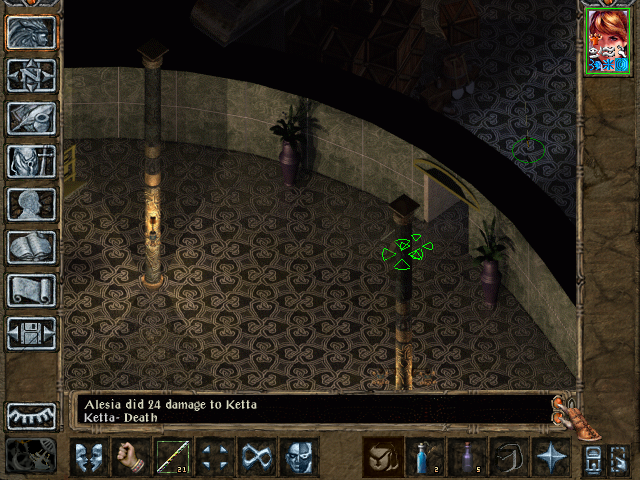
Task: Click the closed-eye rest button
Action: coord(32,416)
